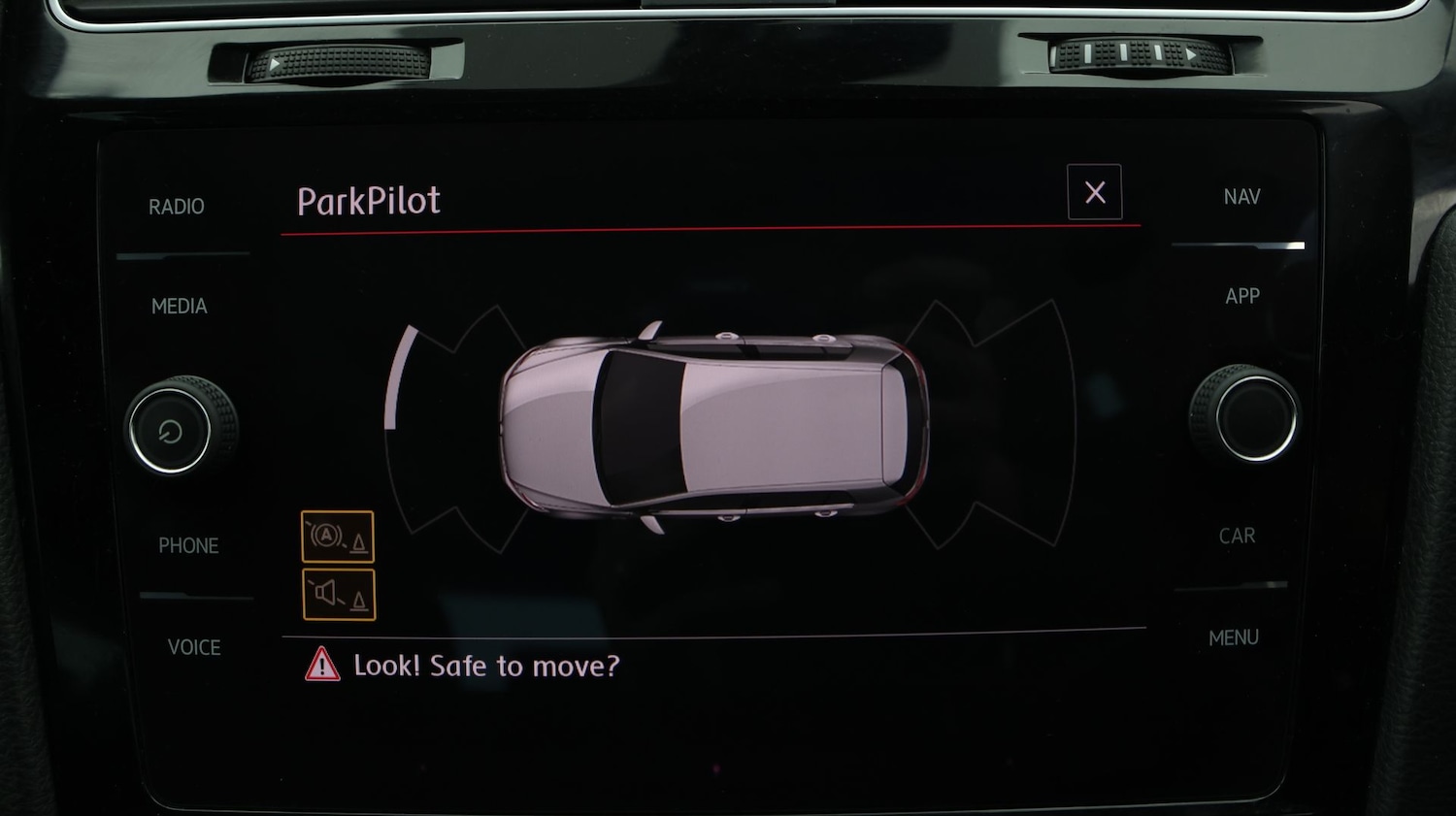Open the PHONE menu
This screenshot has width=1456, height=816.
(188, 545)
